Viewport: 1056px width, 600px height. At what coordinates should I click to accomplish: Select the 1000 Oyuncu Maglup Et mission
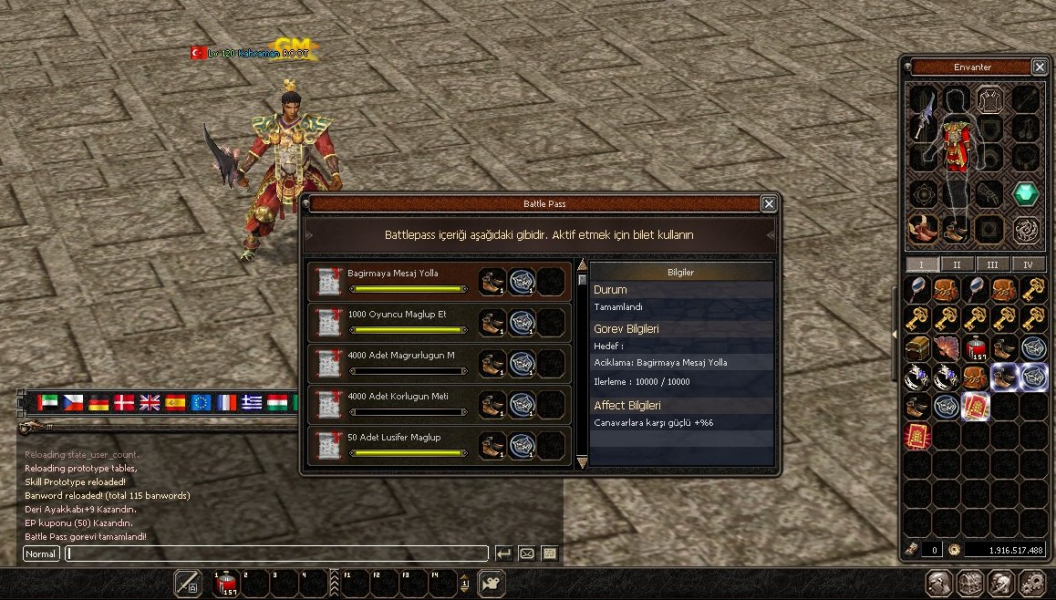[x=393, y=323]
